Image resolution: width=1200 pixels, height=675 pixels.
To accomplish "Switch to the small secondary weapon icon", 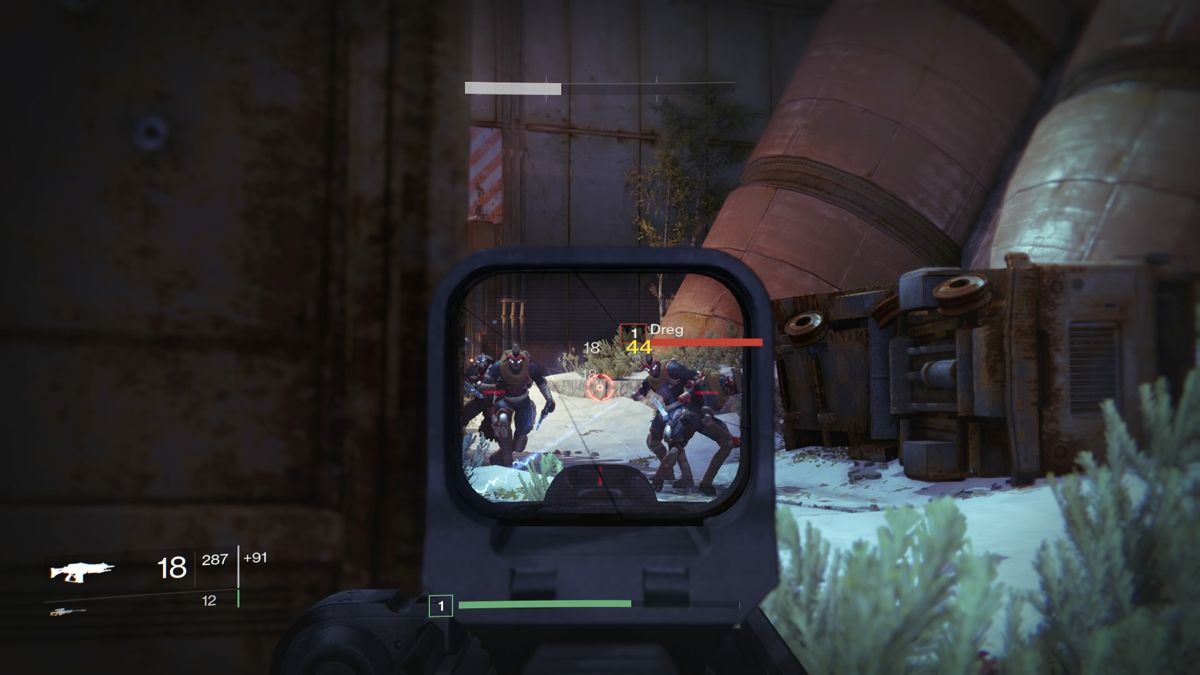I will pos(68,611).
